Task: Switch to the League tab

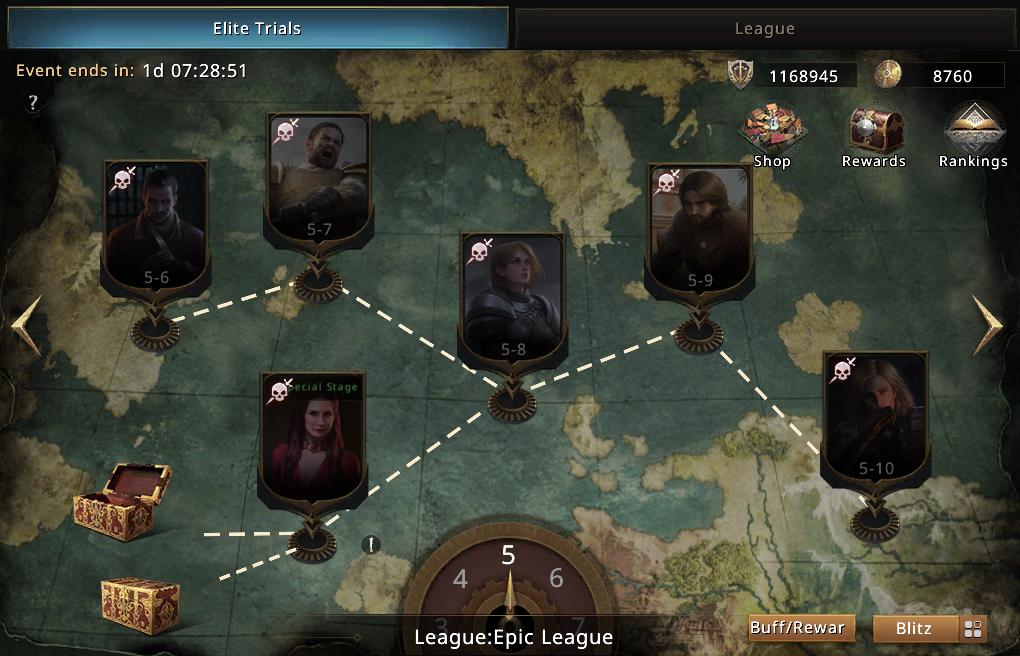Action: pyautogui.click(x=764, y=29)
